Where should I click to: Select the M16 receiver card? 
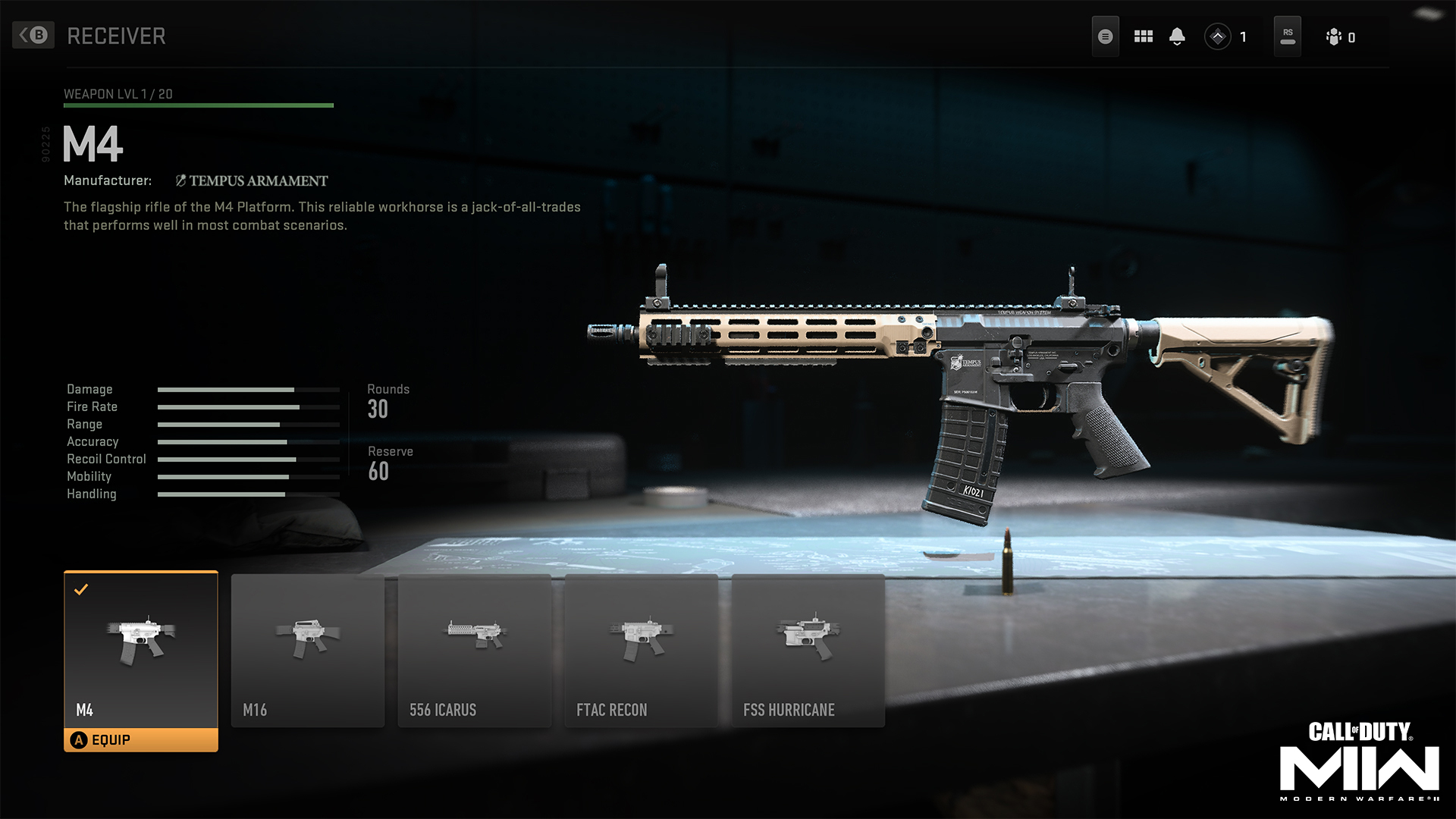307,650
